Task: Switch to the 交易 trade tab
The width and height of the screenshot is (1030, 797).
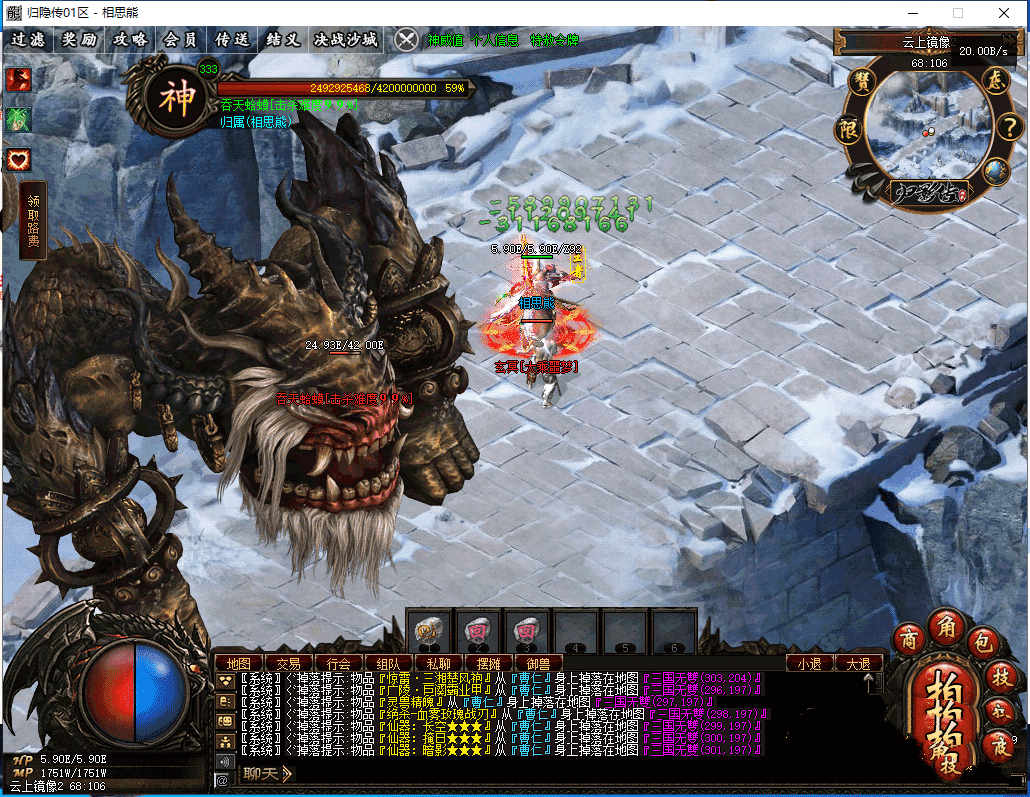Action: click(288, 663)
